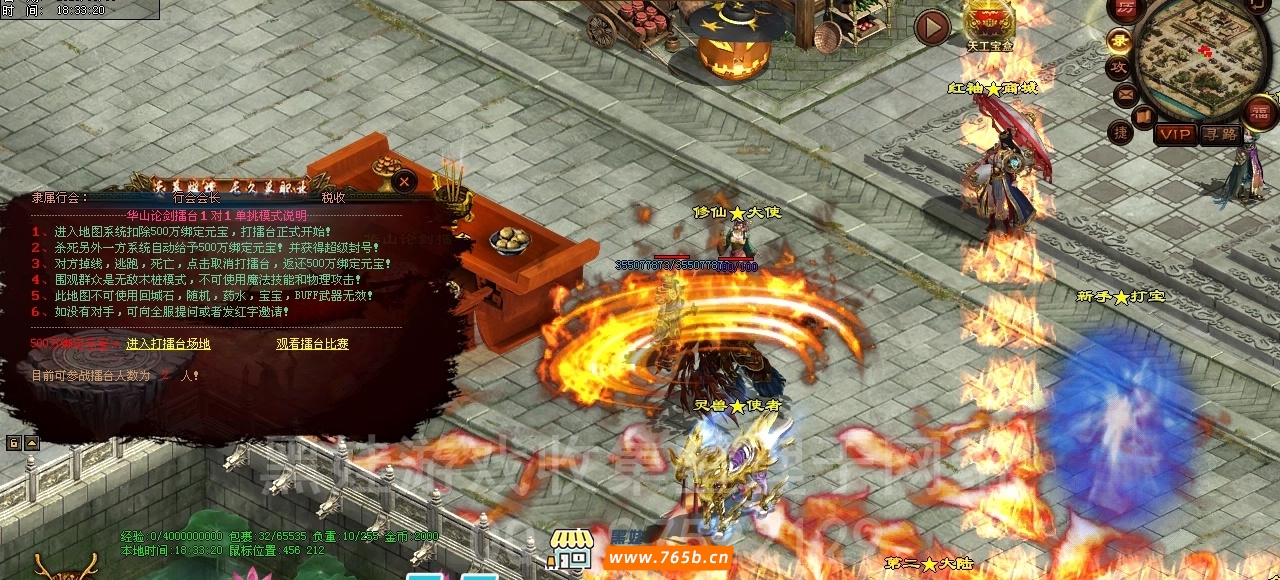Select 观看擂台比赛 to watch the match

[x=312, y=344]
